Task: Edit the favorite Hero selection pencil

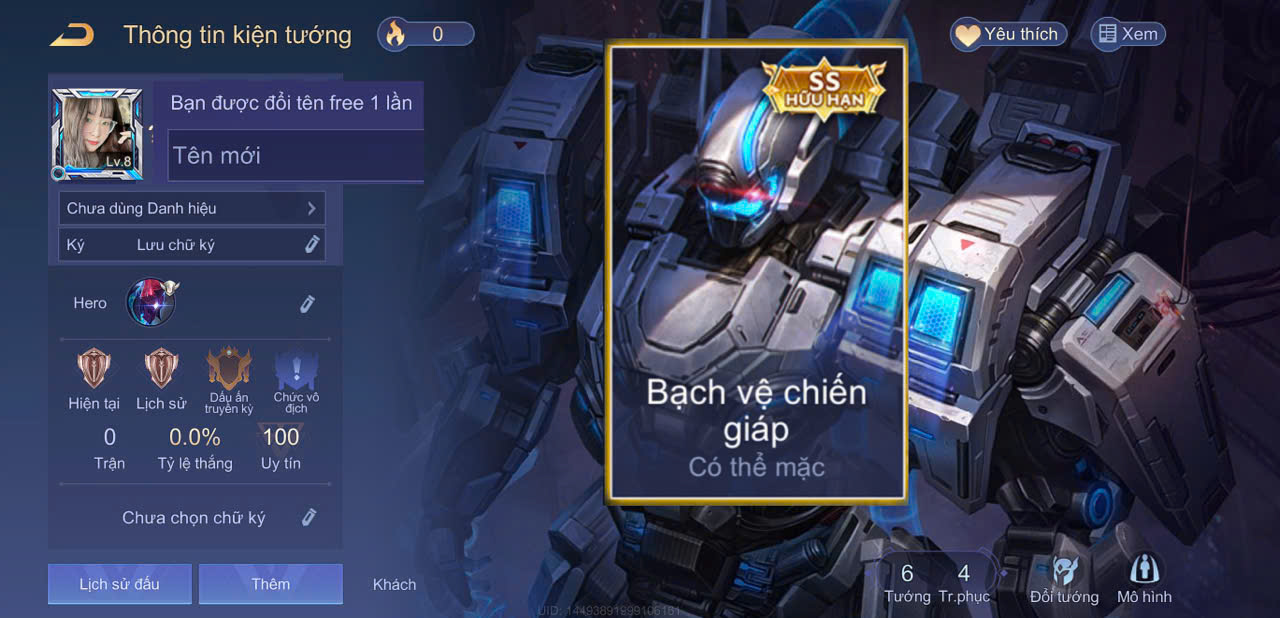Action: pyautogui.click(x=307, y=304)
